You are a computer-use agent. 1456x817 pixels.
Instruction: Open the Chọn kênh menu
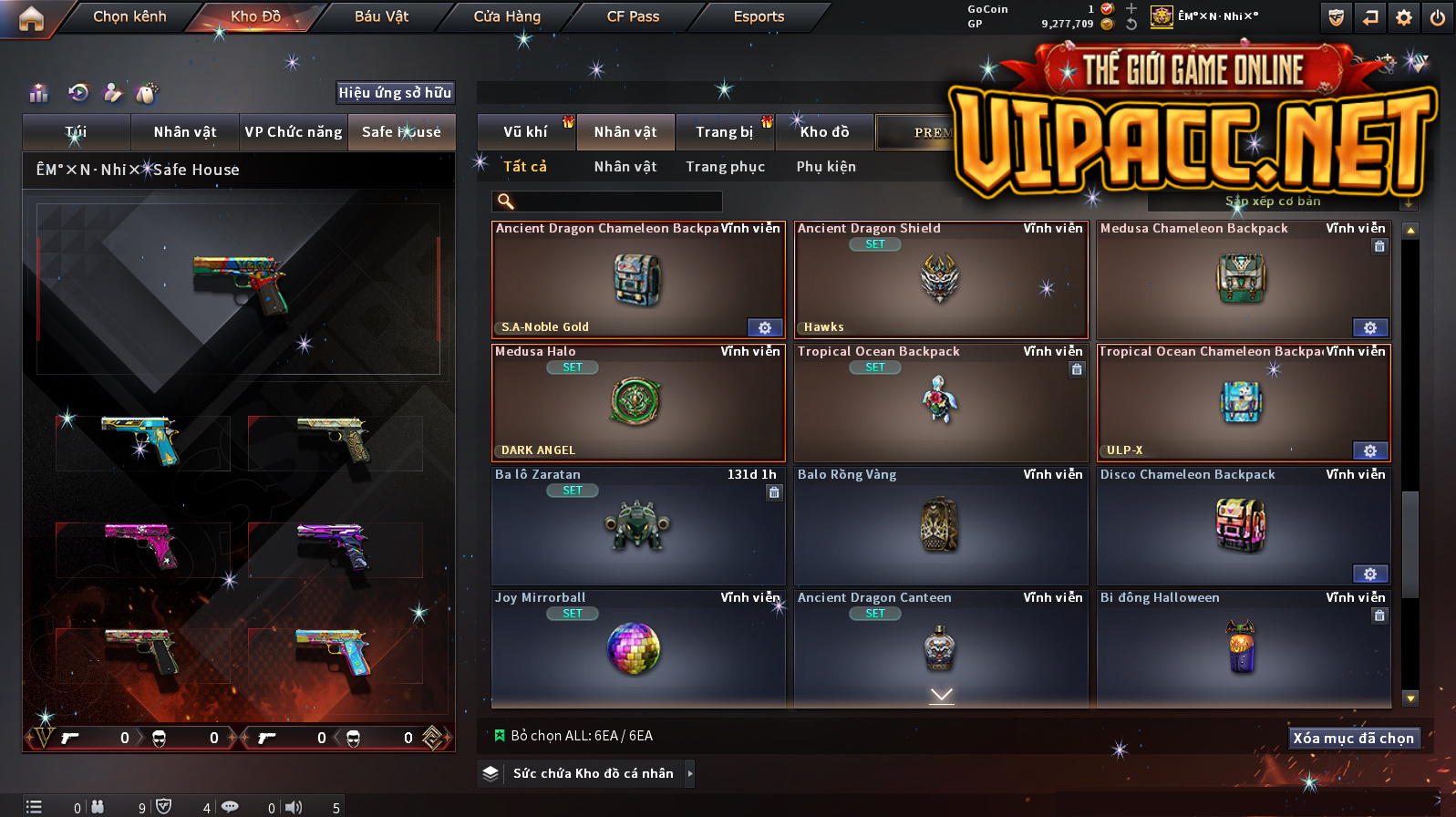[129, 16]
